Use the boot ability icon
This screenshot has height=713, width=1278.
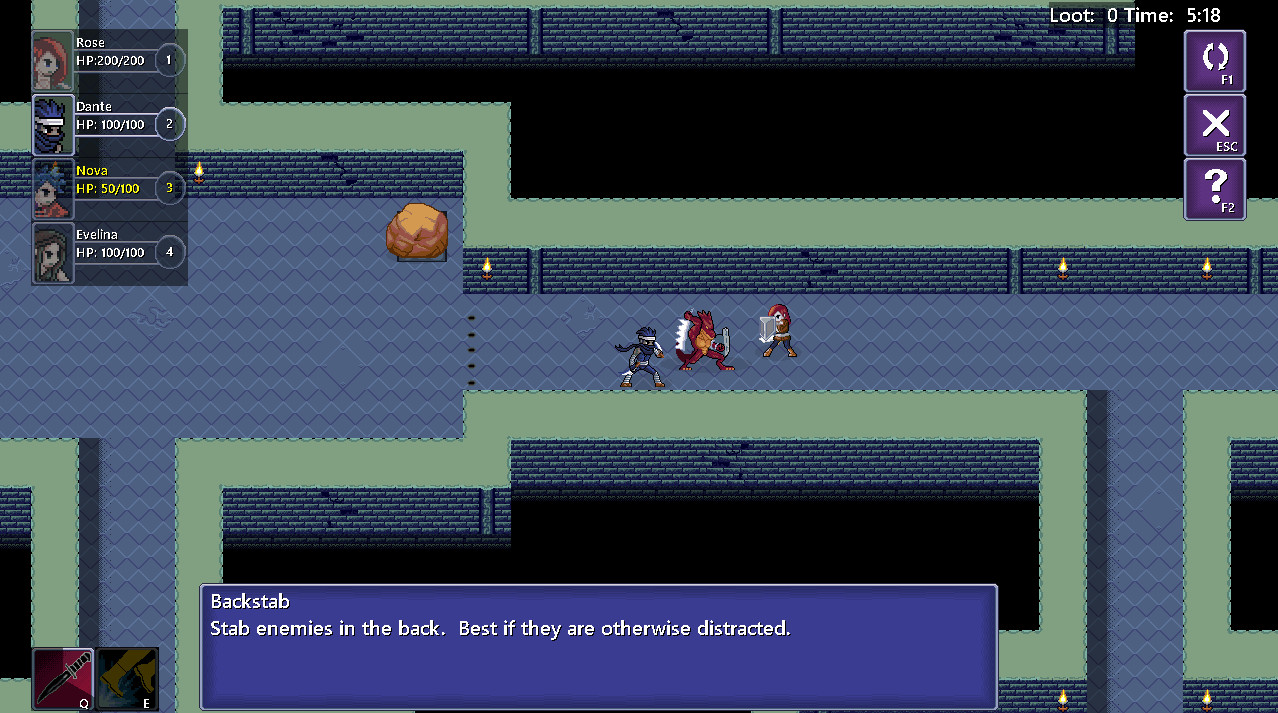tap(128, 679)
